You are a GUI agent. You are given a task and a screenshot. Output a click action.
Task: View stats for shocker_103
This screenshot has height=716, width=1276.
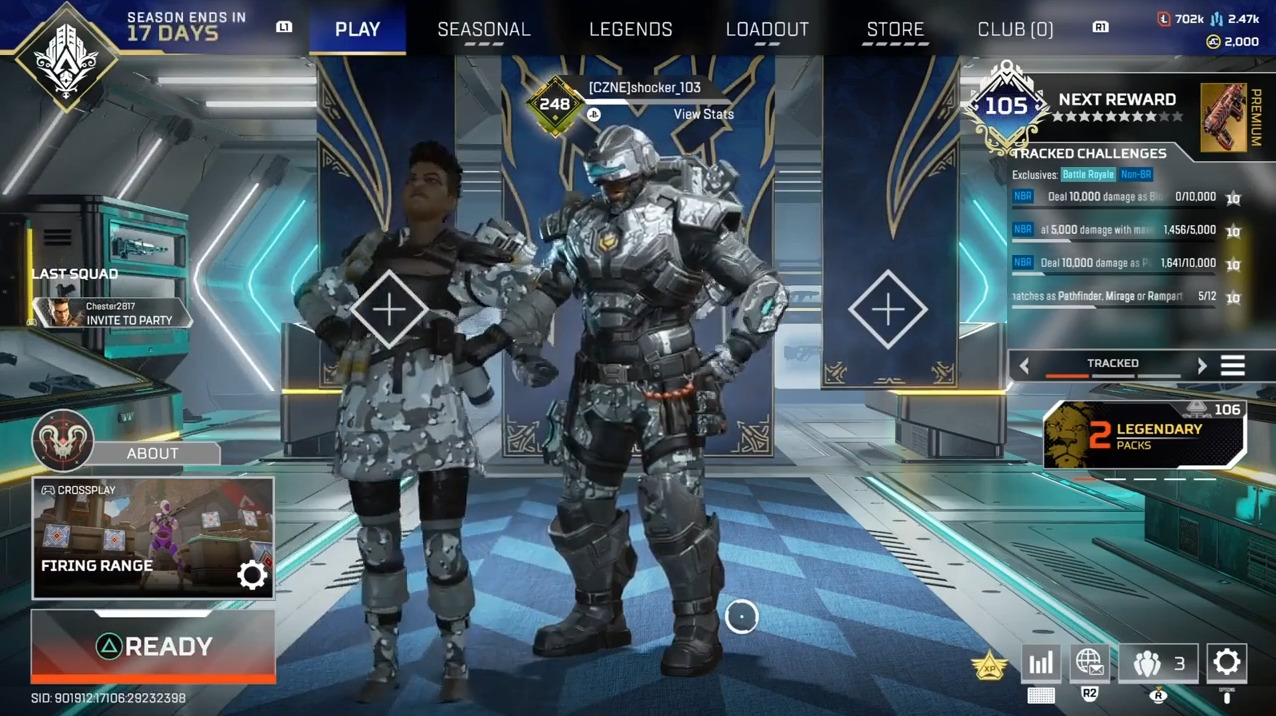tap(703, 114)
